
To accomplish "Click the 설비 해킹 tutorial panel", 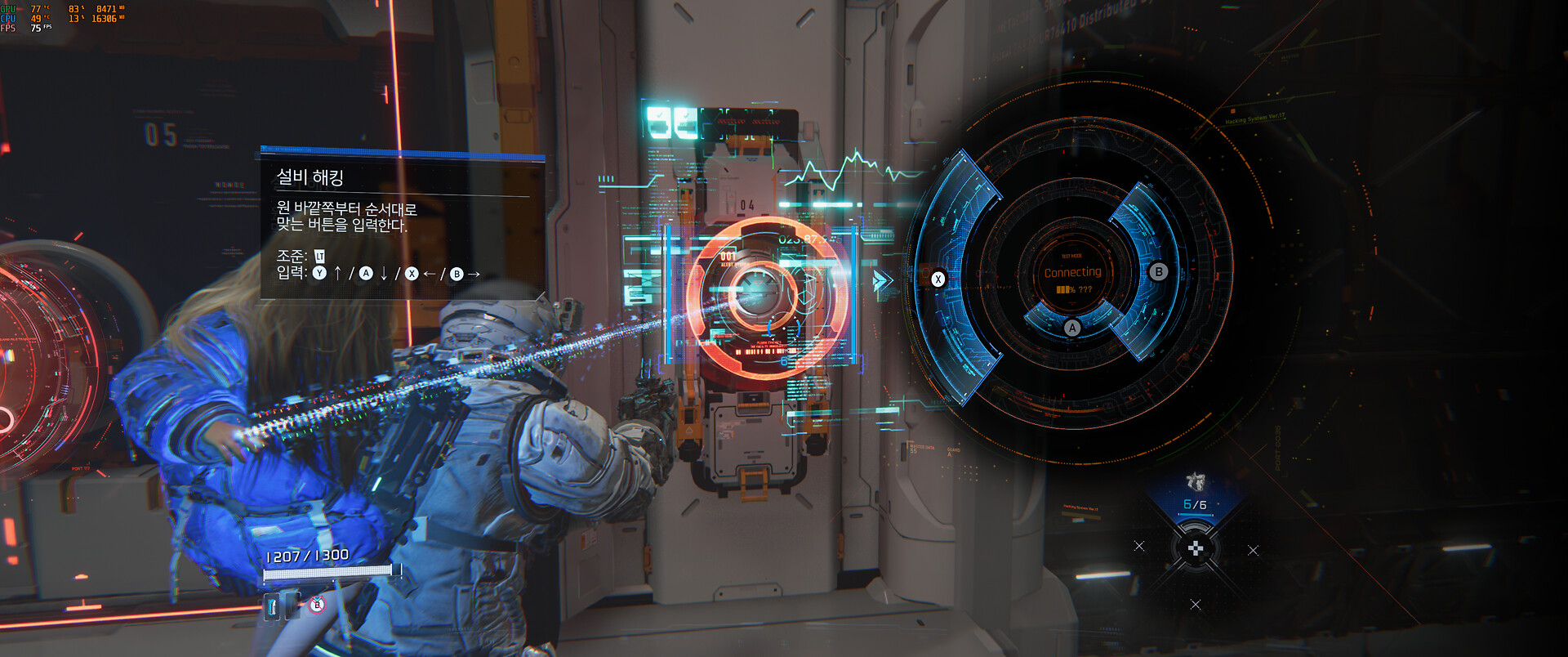I will pos(402,223).
